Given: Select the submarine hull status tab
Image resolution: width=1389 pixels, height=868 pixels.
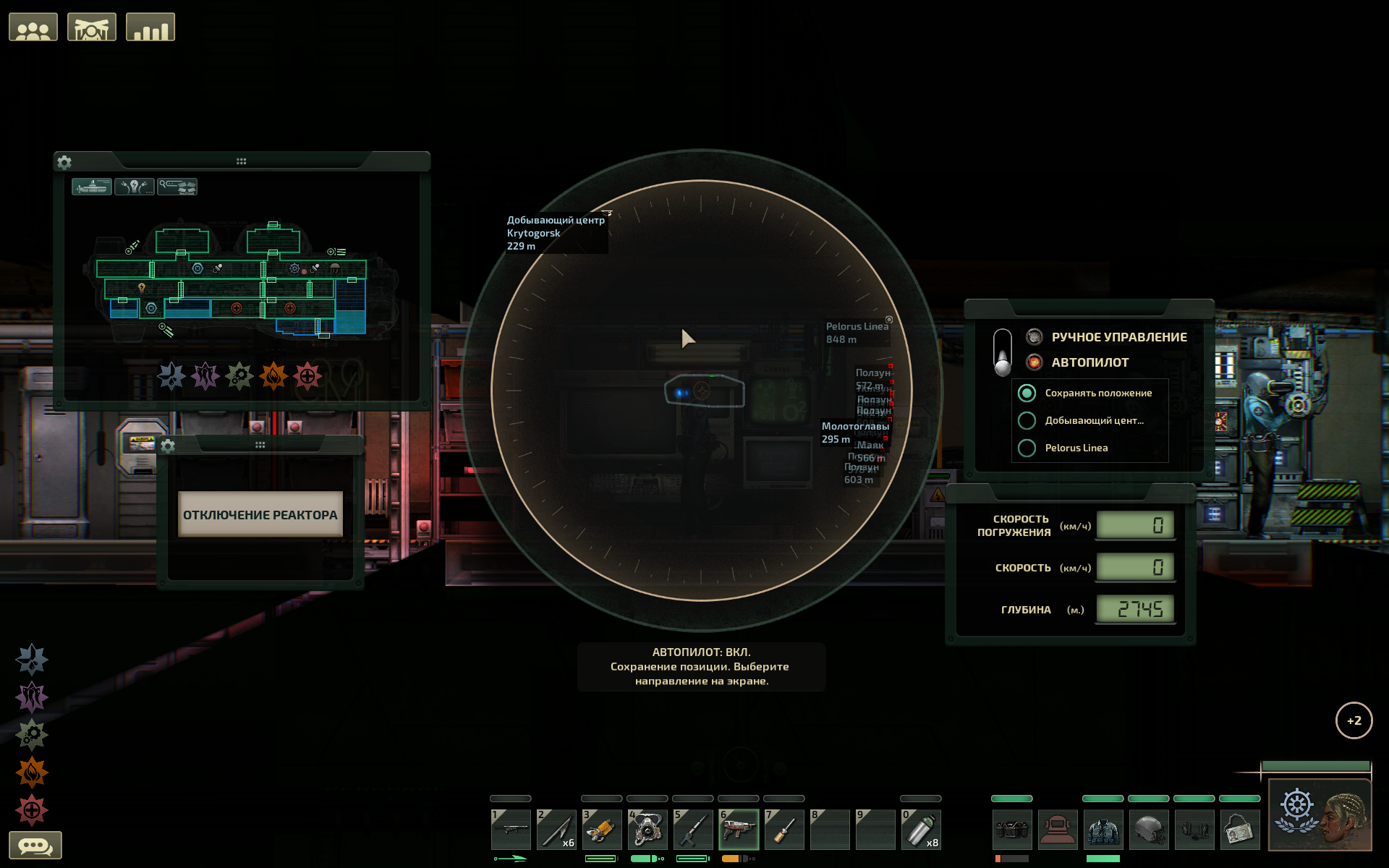Looking at the screenshot, I should [x=92, y=187].
